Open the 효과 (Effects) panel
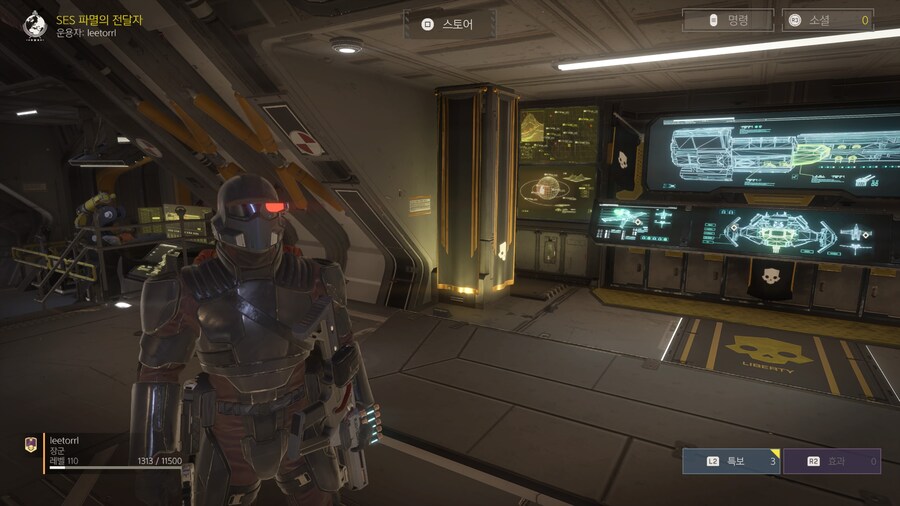The height and width of the screenshot is (506, 900). [830, 461]
